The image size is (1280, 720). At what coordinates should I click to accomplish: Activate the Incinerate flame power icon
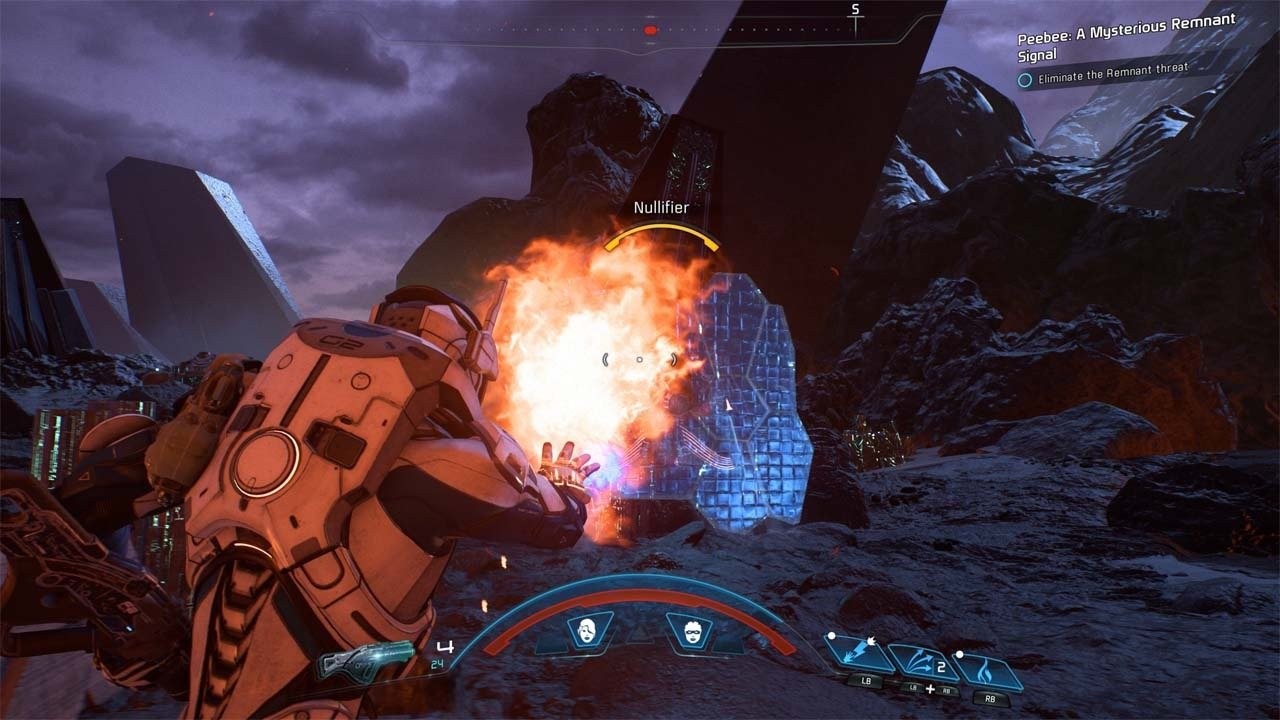click(985, 670)
